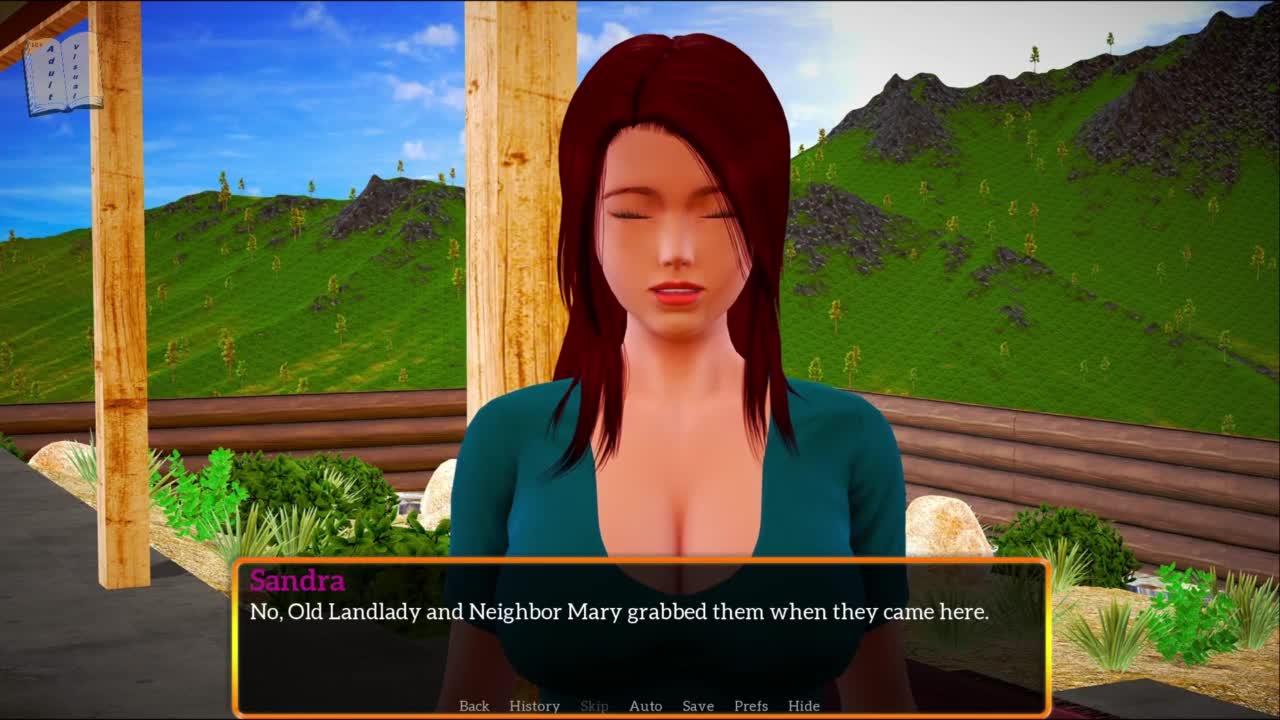1280x720 pixels.
Task: Open the dialogue History log
Action: coord(534,706)
